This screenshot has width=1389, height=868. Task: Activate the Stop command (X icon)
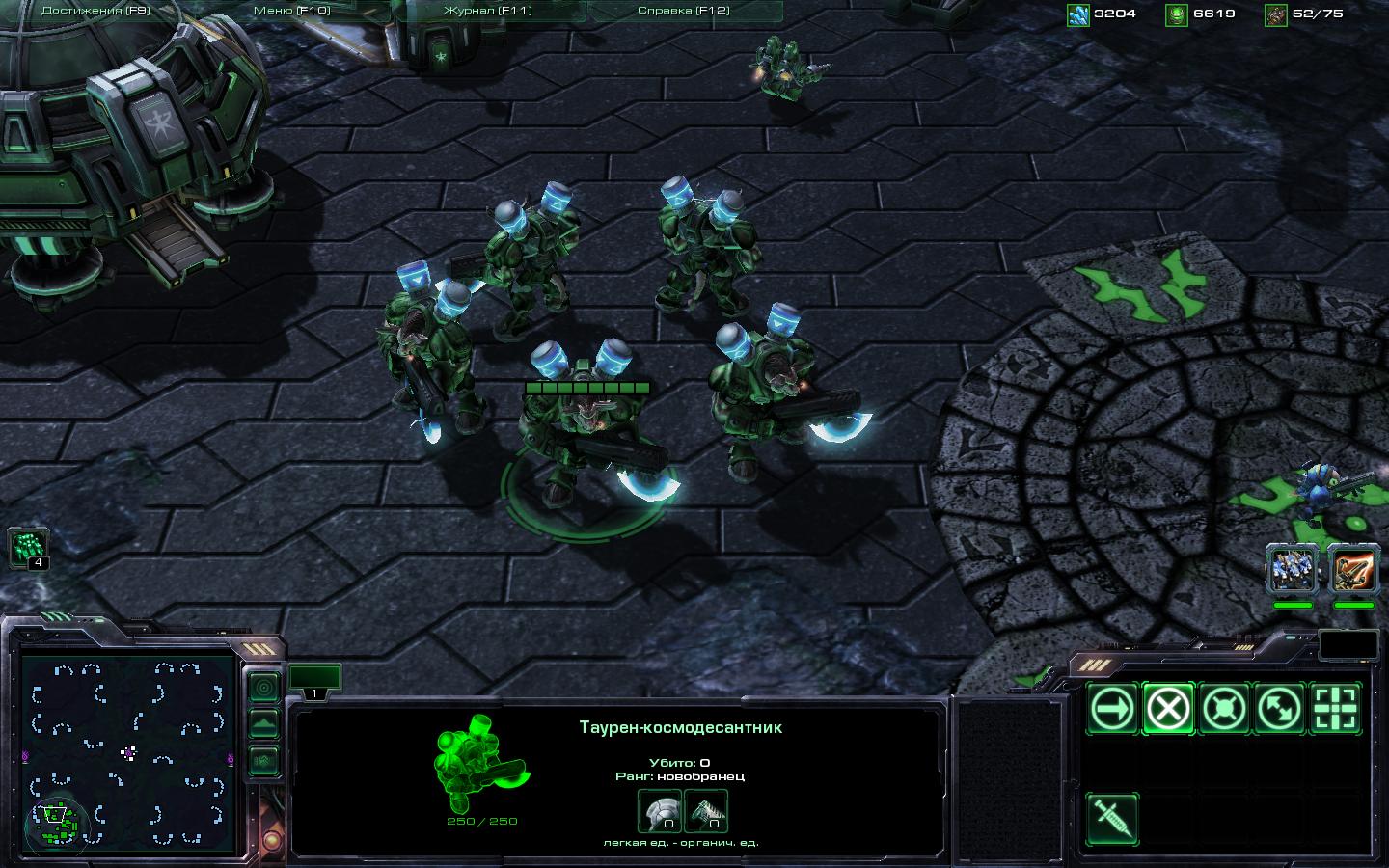[1168, 709]
